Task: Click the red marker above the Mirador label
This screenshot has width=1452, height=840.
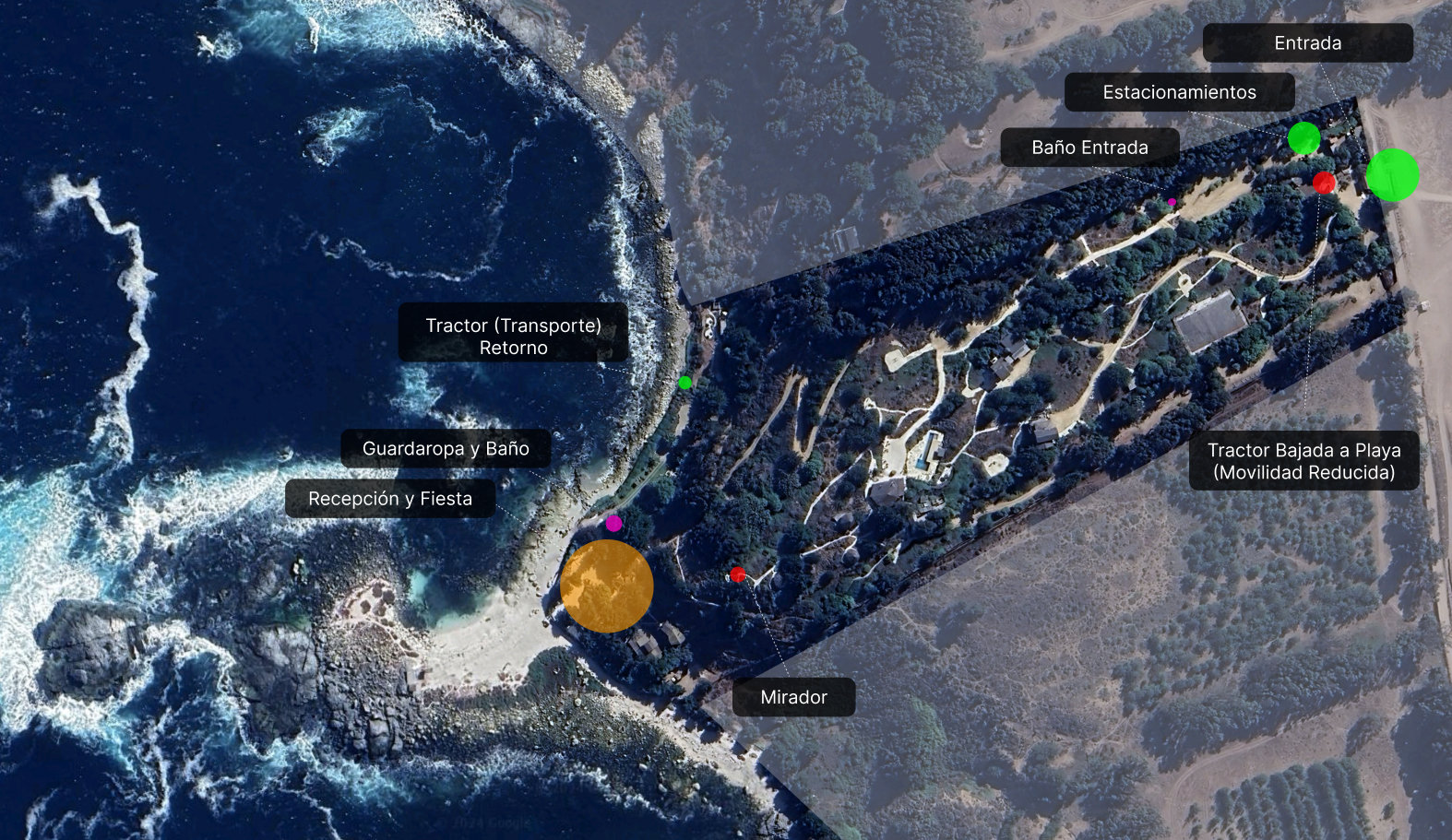Action: pyautogui.click(x=737, y=575)
